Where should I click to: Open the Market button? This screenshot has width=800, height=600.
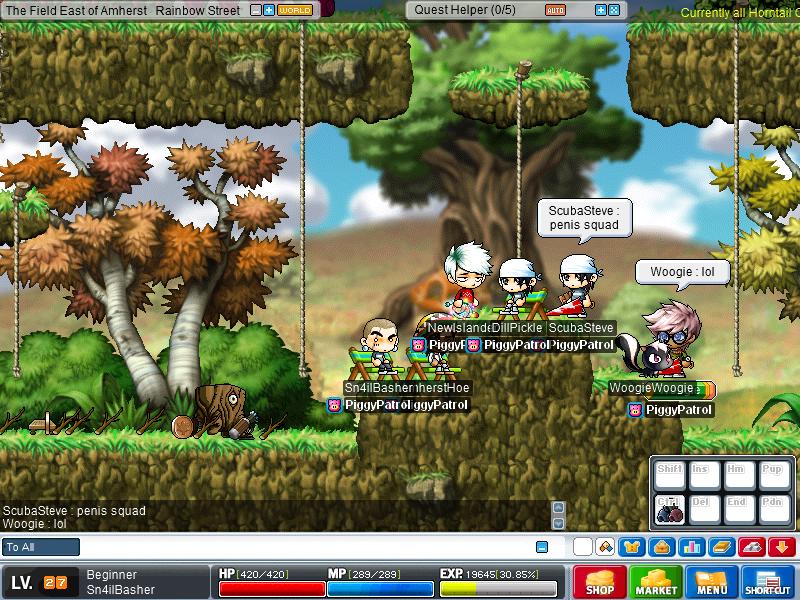[656, 582]
